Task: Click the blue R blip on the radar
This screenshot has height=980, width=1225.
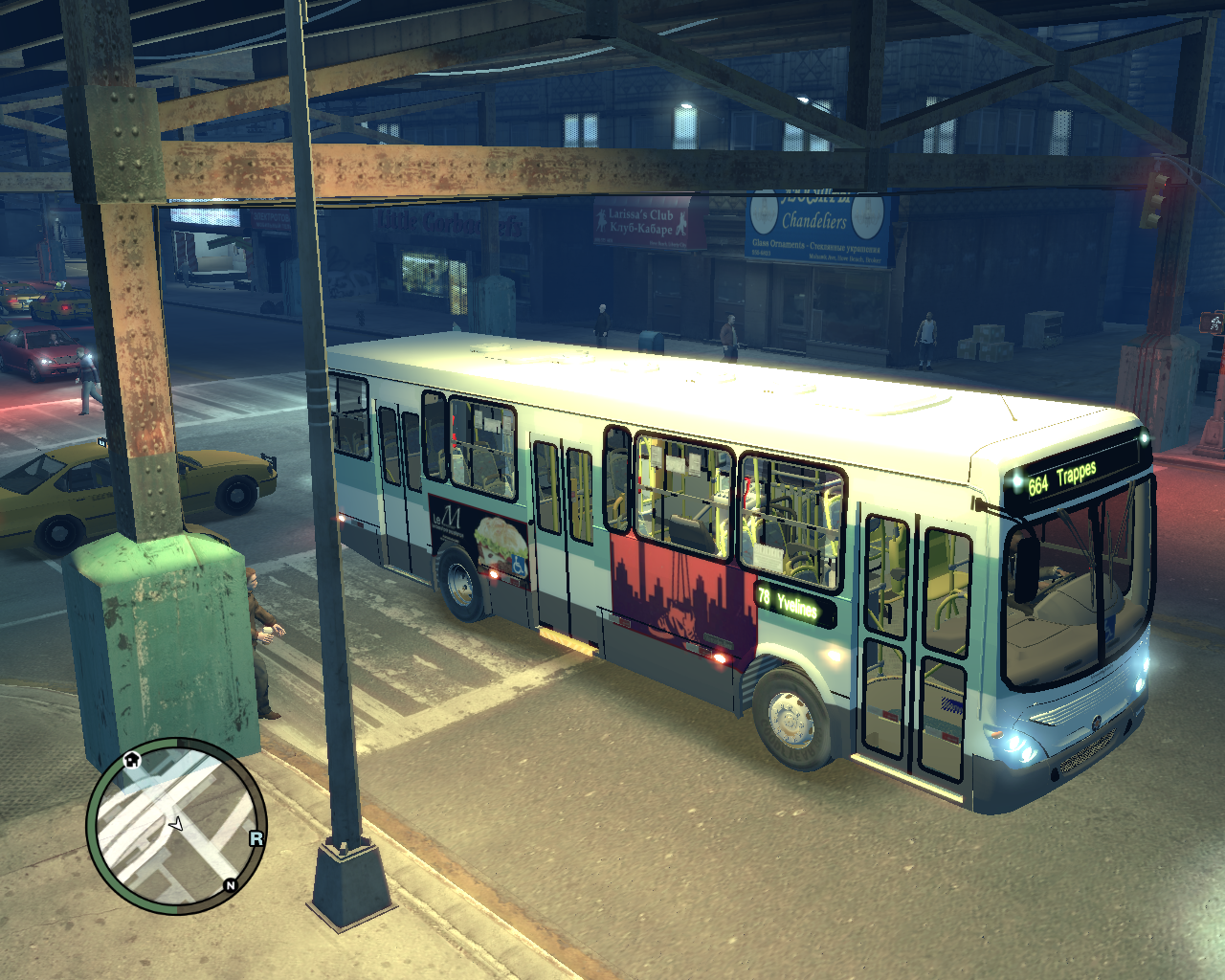Action: click(256, 838)
